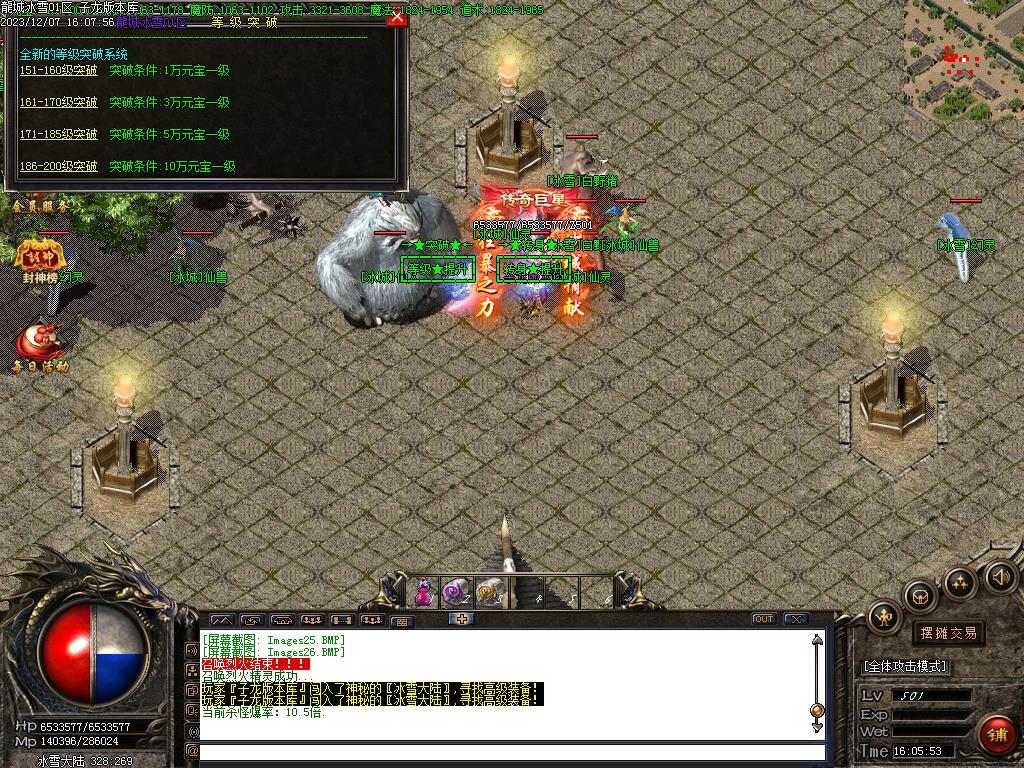Close the 等级突破 dialog window
This screenshot has width=1024, height=768.
397,18
